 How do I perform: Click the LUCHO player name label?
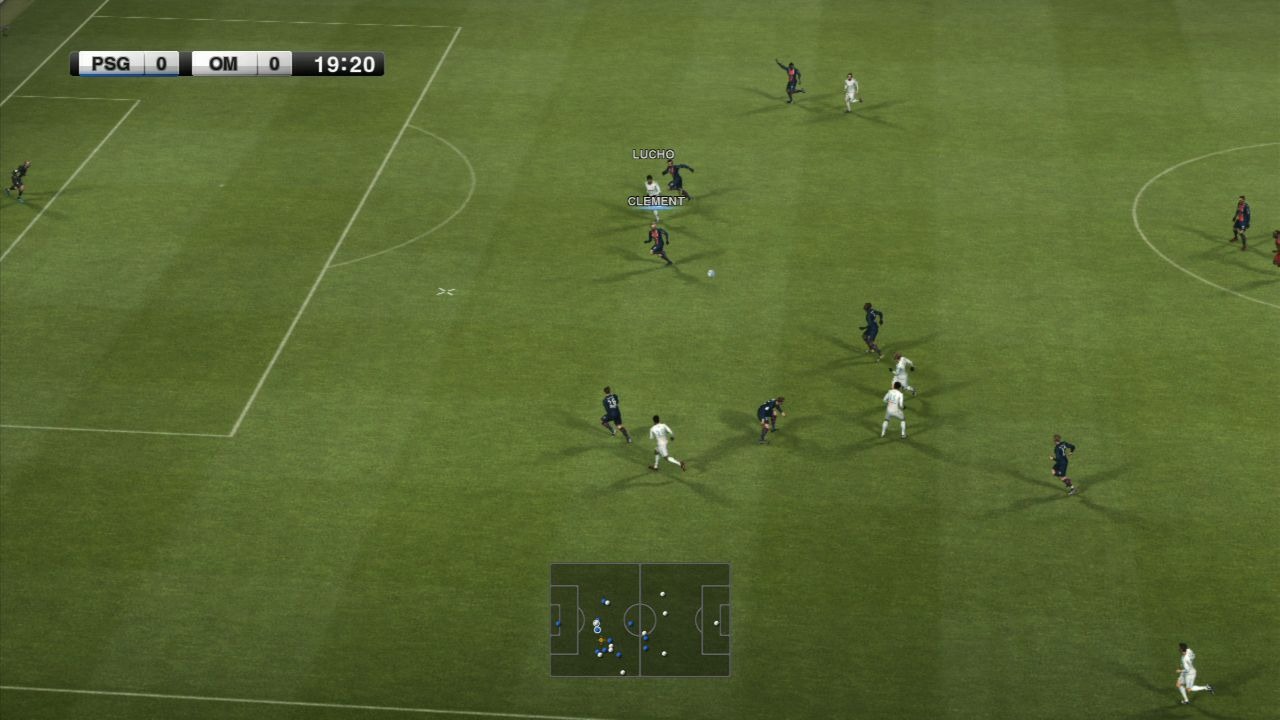coord(653,153)
